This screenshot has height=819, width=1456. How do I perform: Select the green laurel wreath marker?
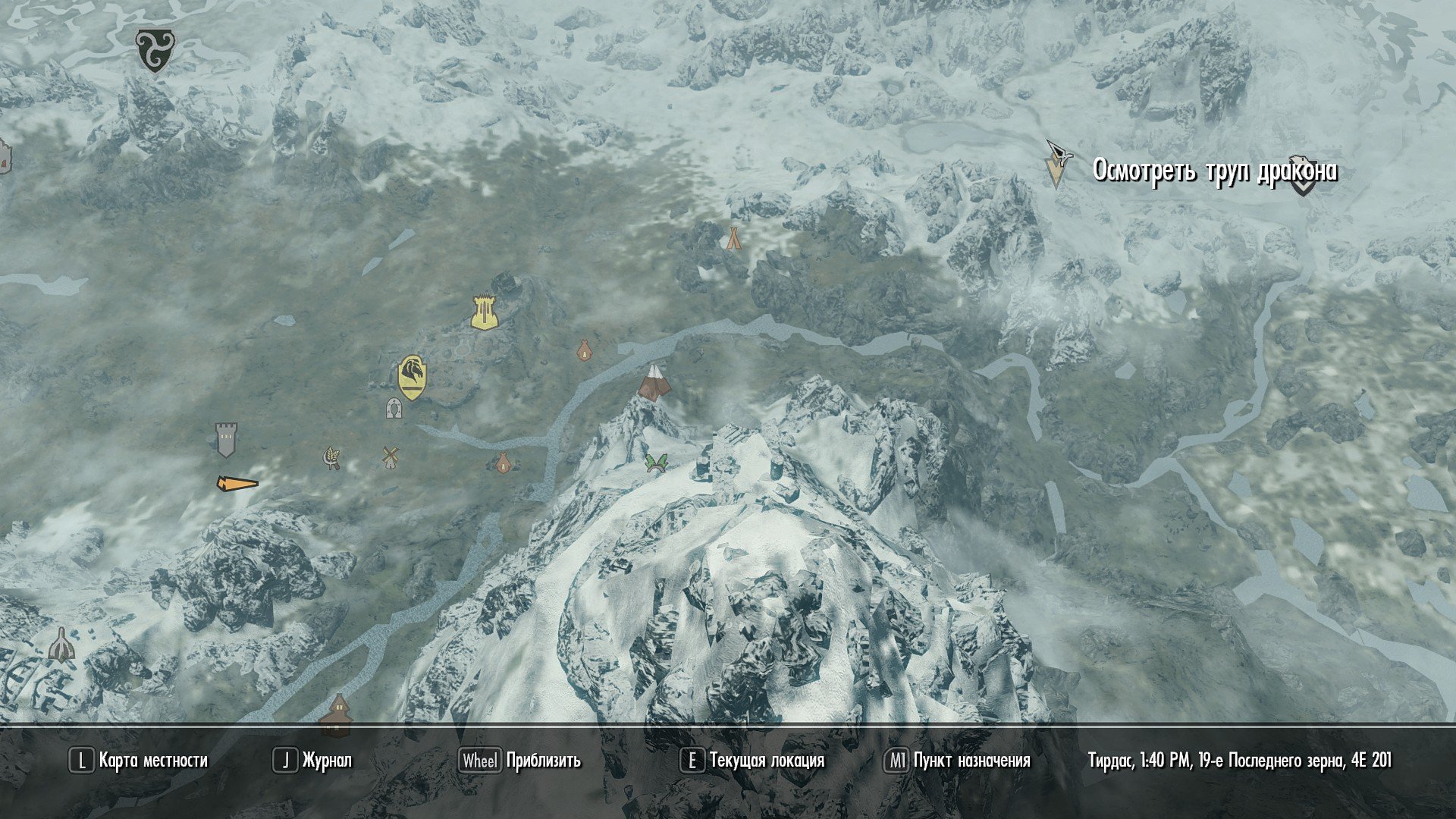[x=656, y=463]
